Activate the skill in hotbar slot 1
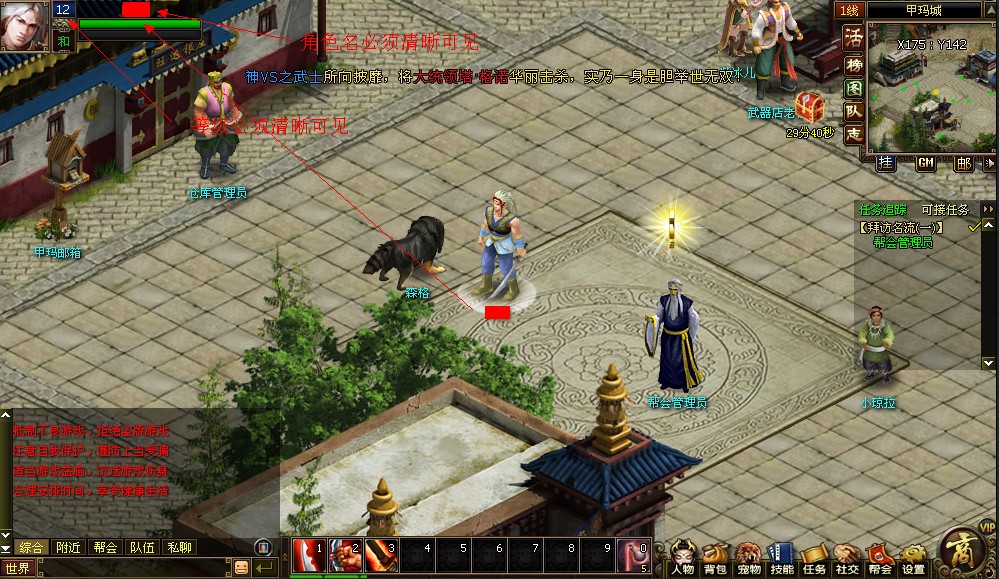The width and height of the screenshot is (999, 579). pyautogui.click(x=308, y=553)
